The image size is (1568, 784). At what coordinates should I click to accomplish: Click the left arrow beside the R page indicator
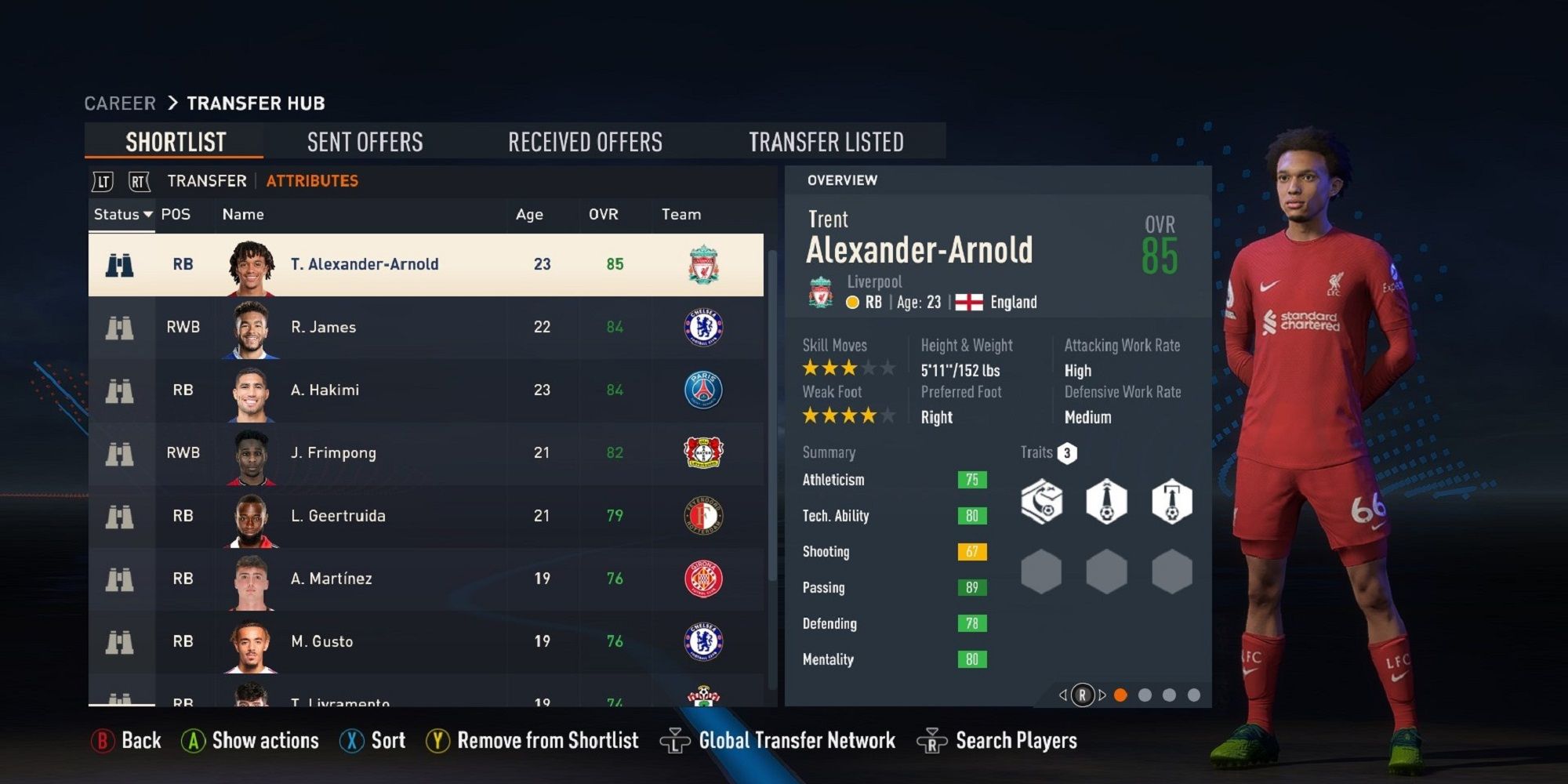[1064, 694]
